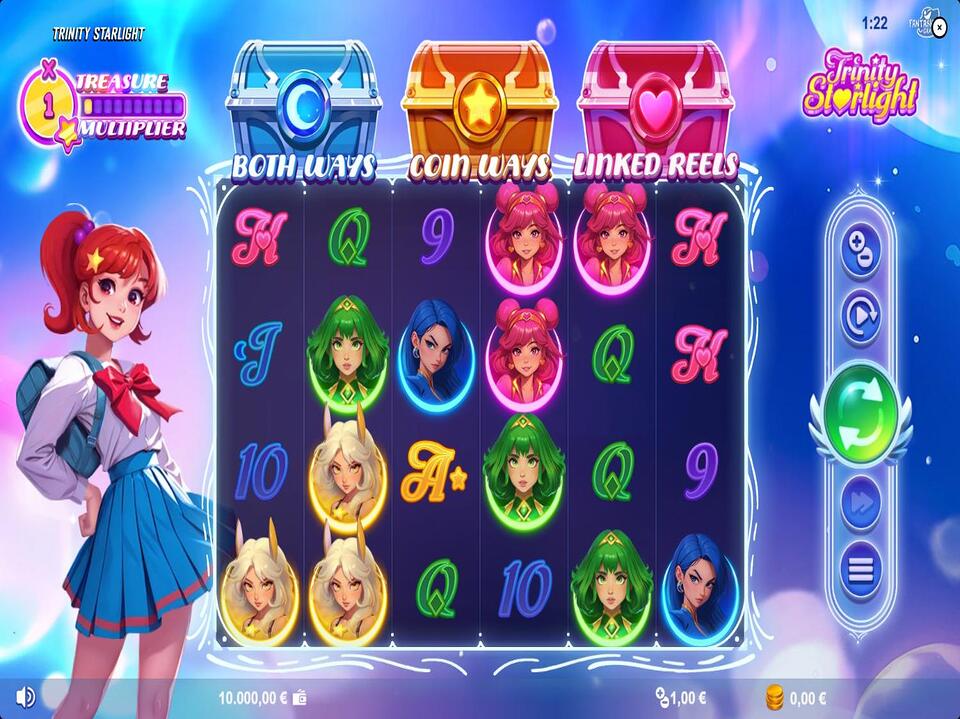Open the bet adjustment plus-minus button
This screenshot has width=960, height=719.
coord(860,250)
